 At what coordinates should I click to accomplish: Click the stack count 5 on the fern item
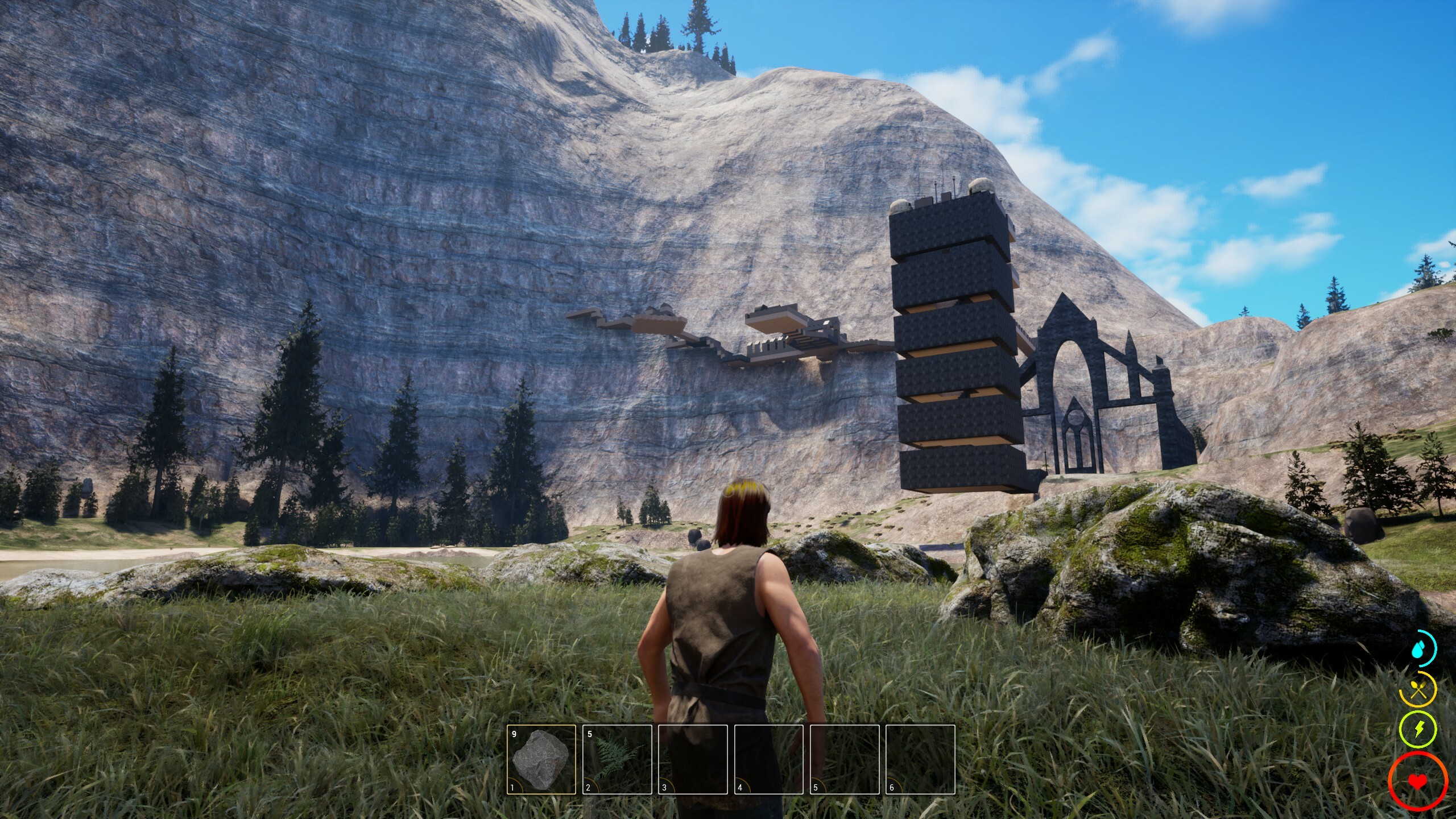589,733
